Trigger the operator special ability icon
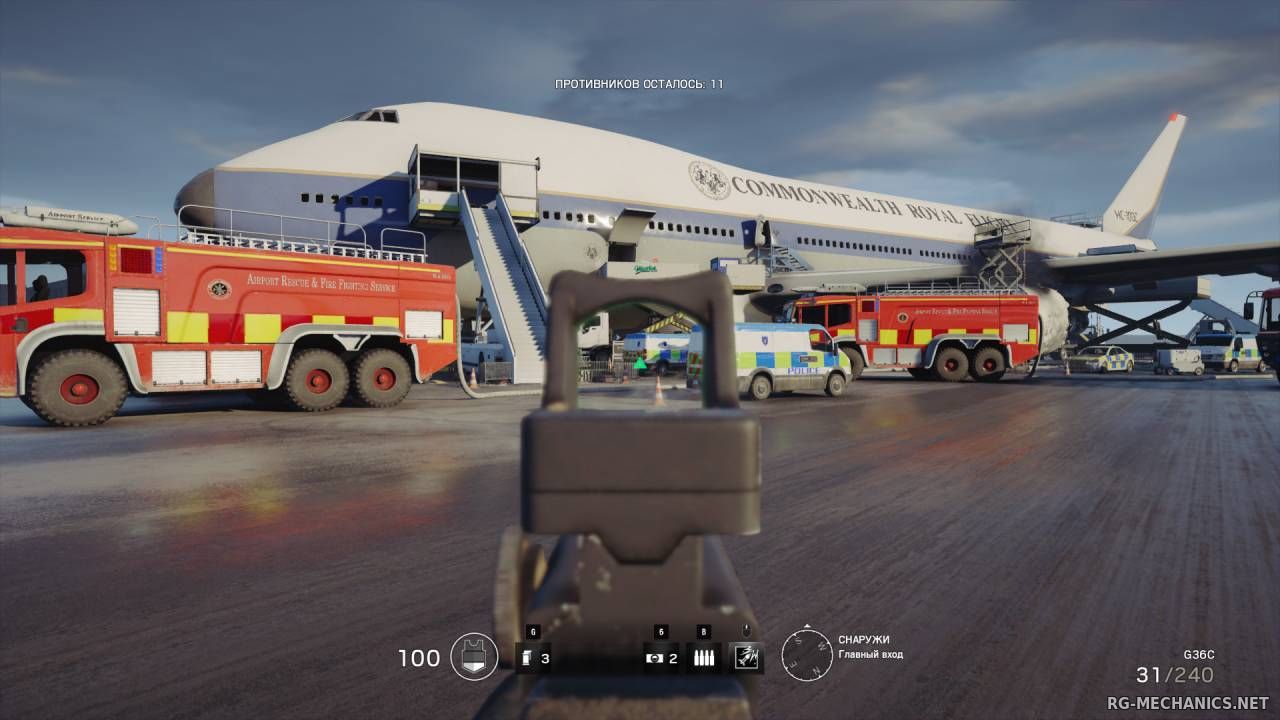Image resolution: width=1280 pixels, height=720 pixels. click(x=746, y=657)
